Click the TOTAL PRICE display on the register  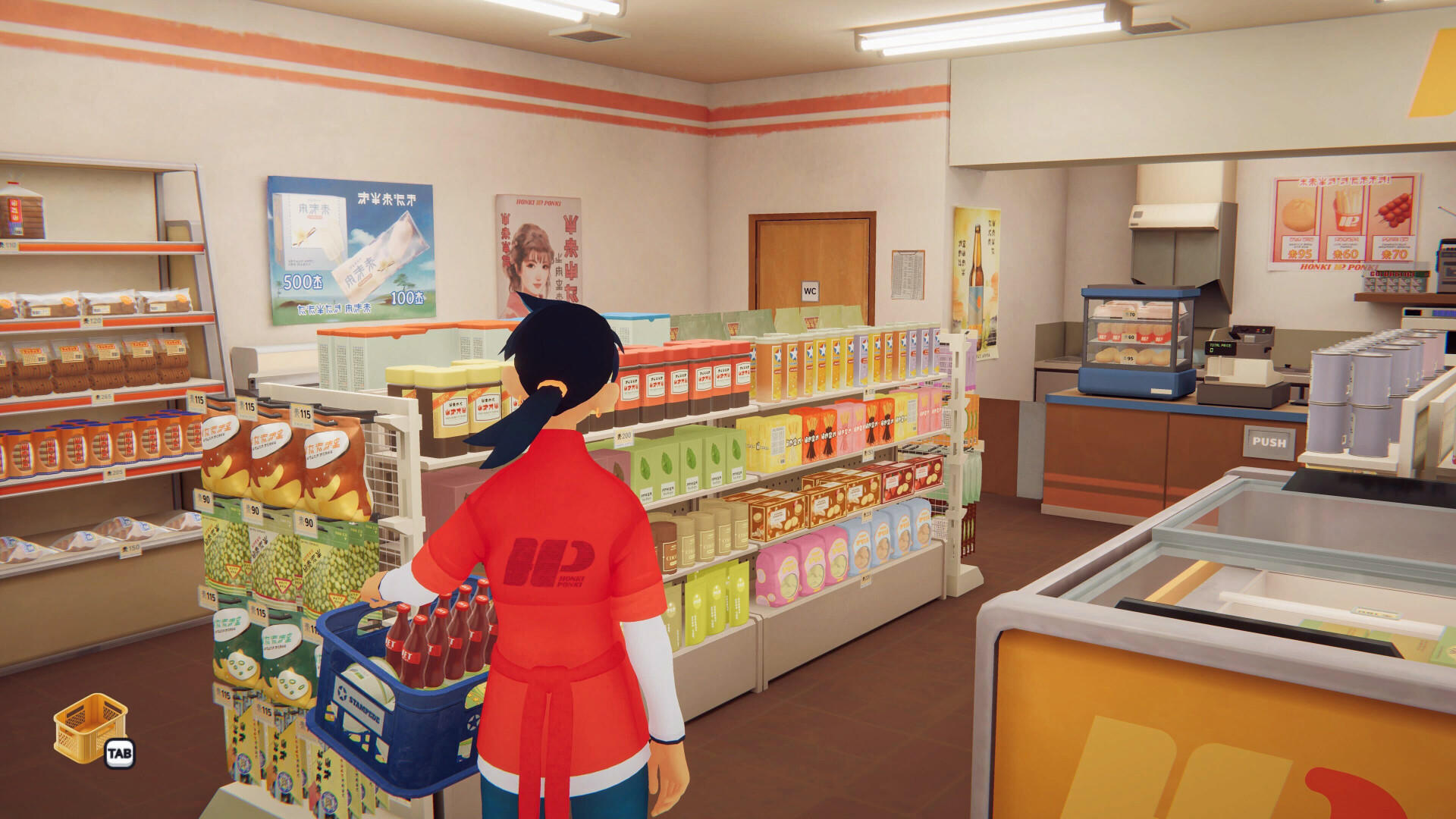(1220, 347)
